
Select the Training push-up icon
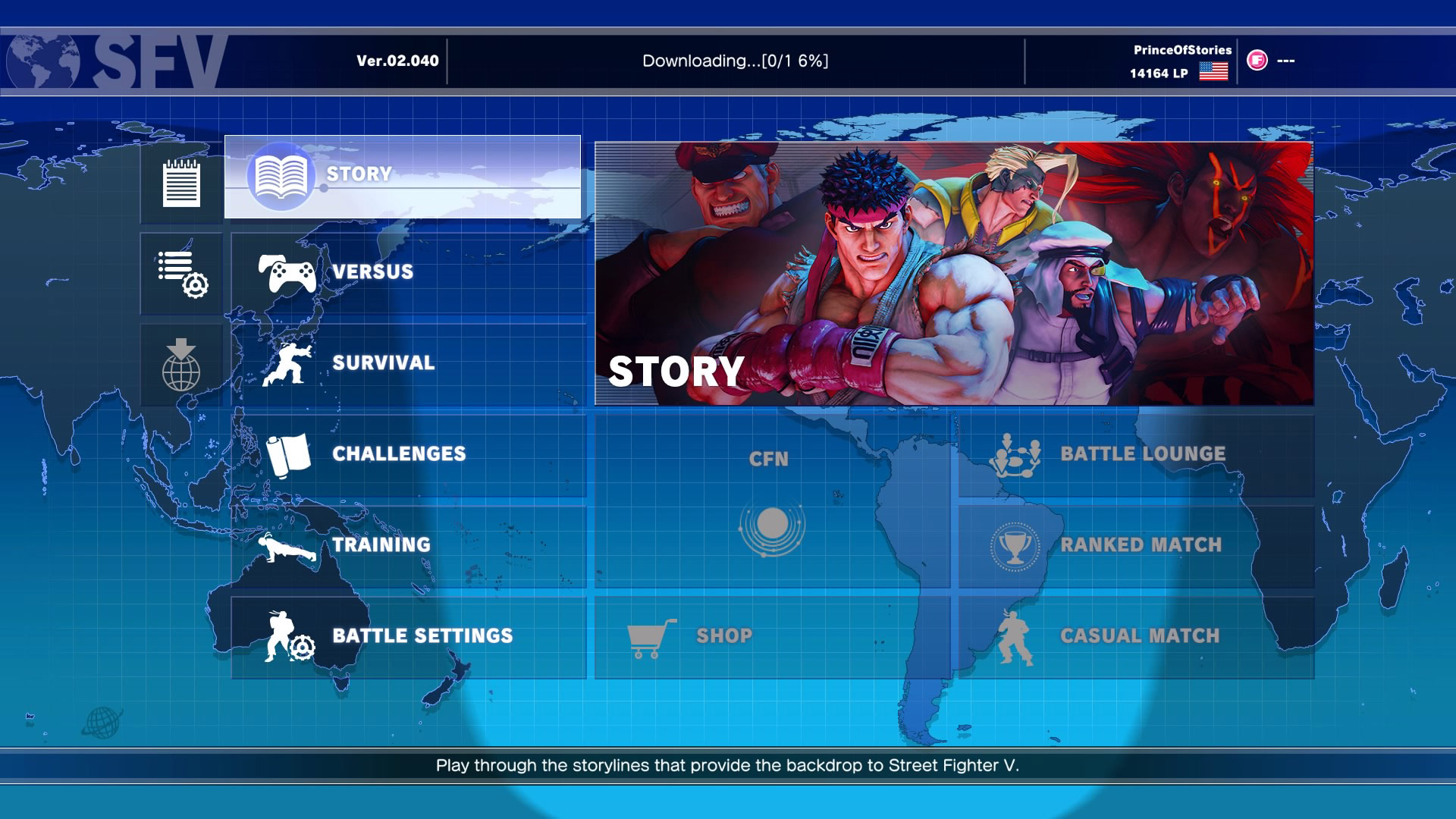click(x=290, y=544)
